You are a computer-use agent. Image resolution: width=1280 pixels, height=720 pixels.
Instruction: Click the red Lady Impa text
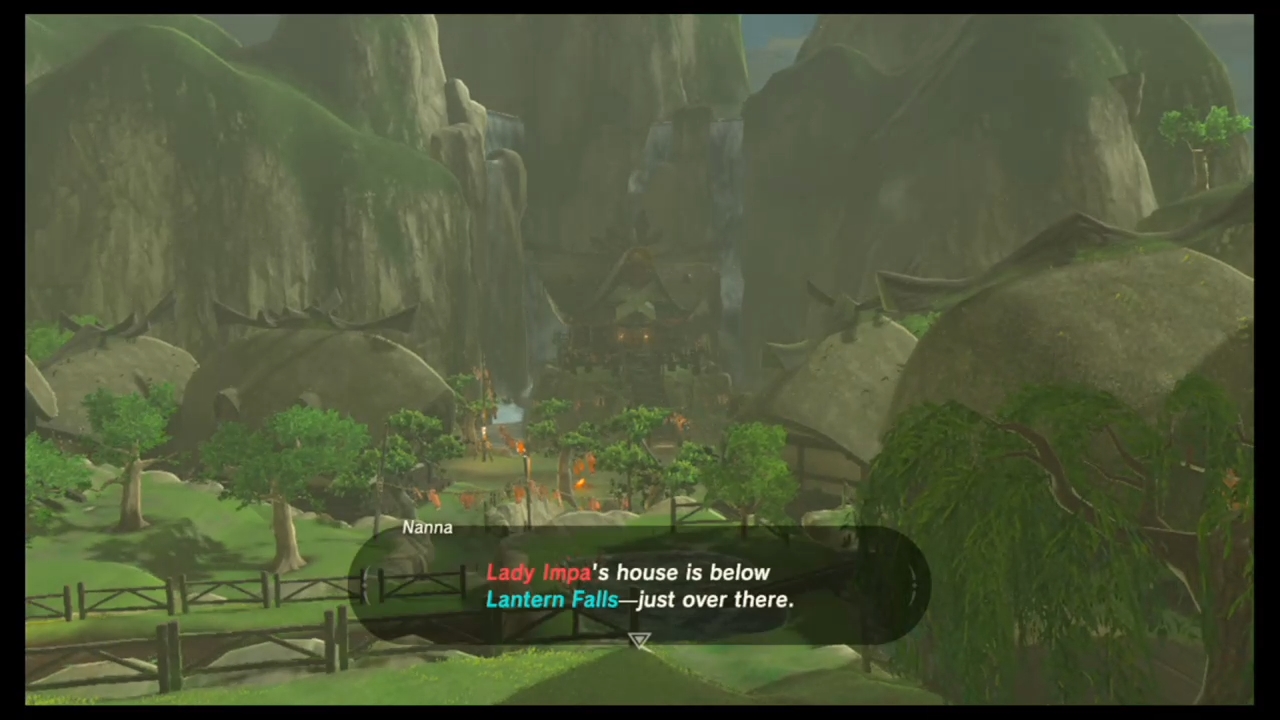(x=538, y=572)
